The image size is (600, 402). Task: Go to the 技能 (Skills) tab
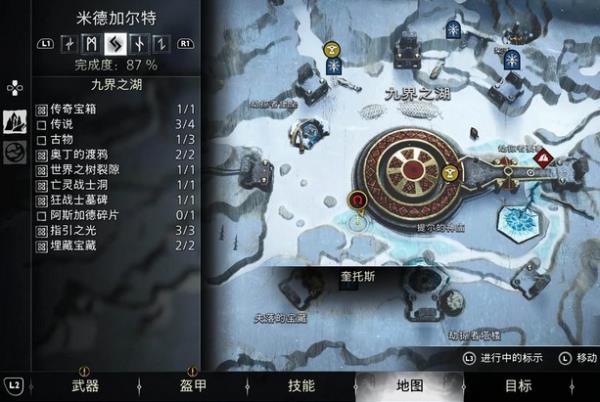click(301, 386)
